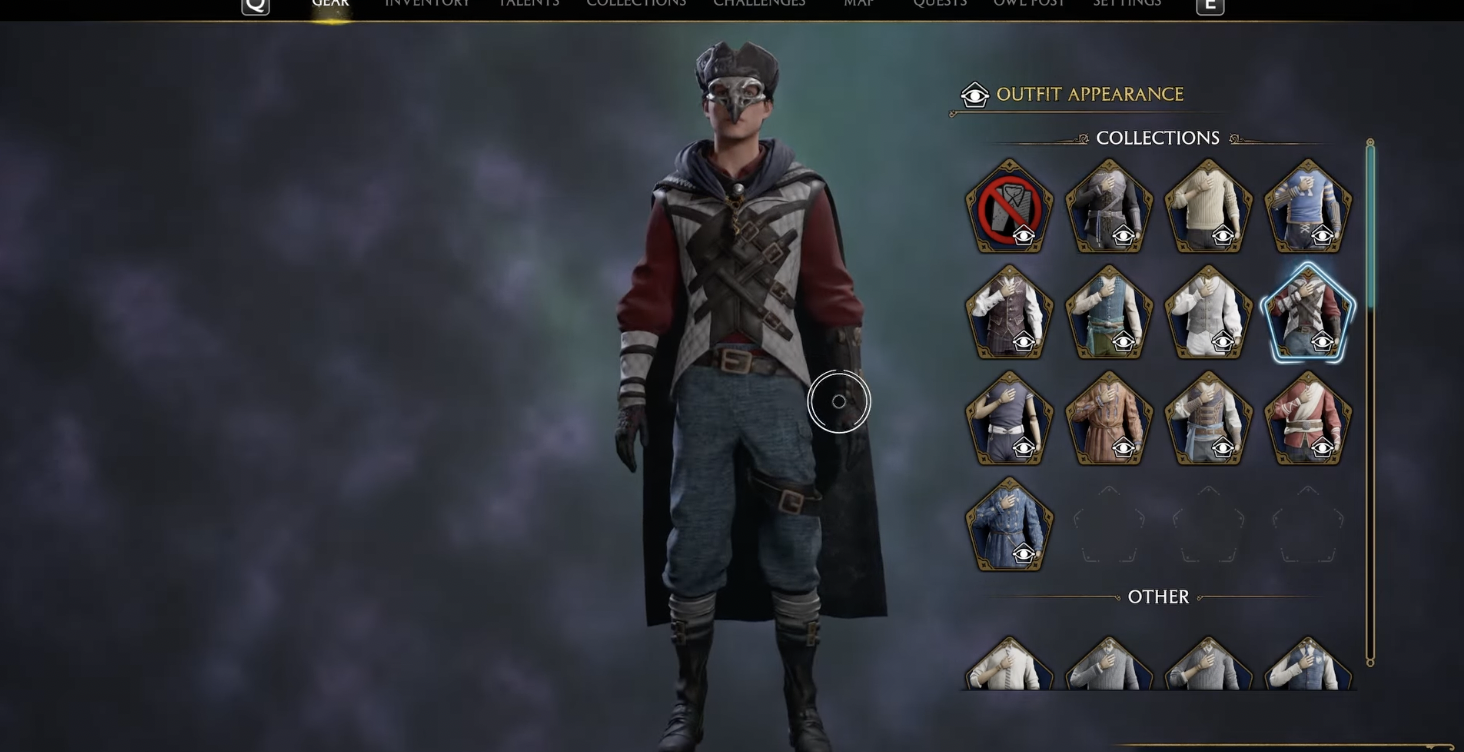Open the Challenges tab
This screenshot has width=1464, height=752.
[x=759, y=4]
